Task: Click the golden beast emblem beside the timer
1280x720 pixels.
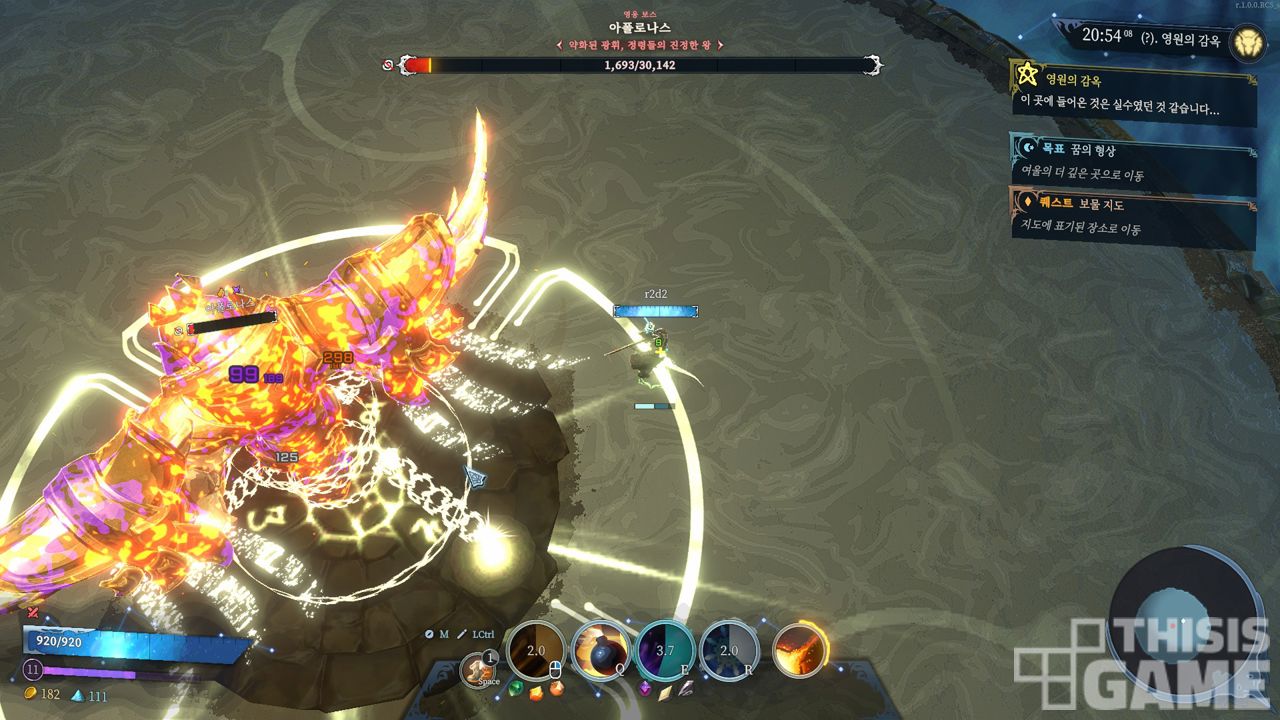Action: point(1247,41)
